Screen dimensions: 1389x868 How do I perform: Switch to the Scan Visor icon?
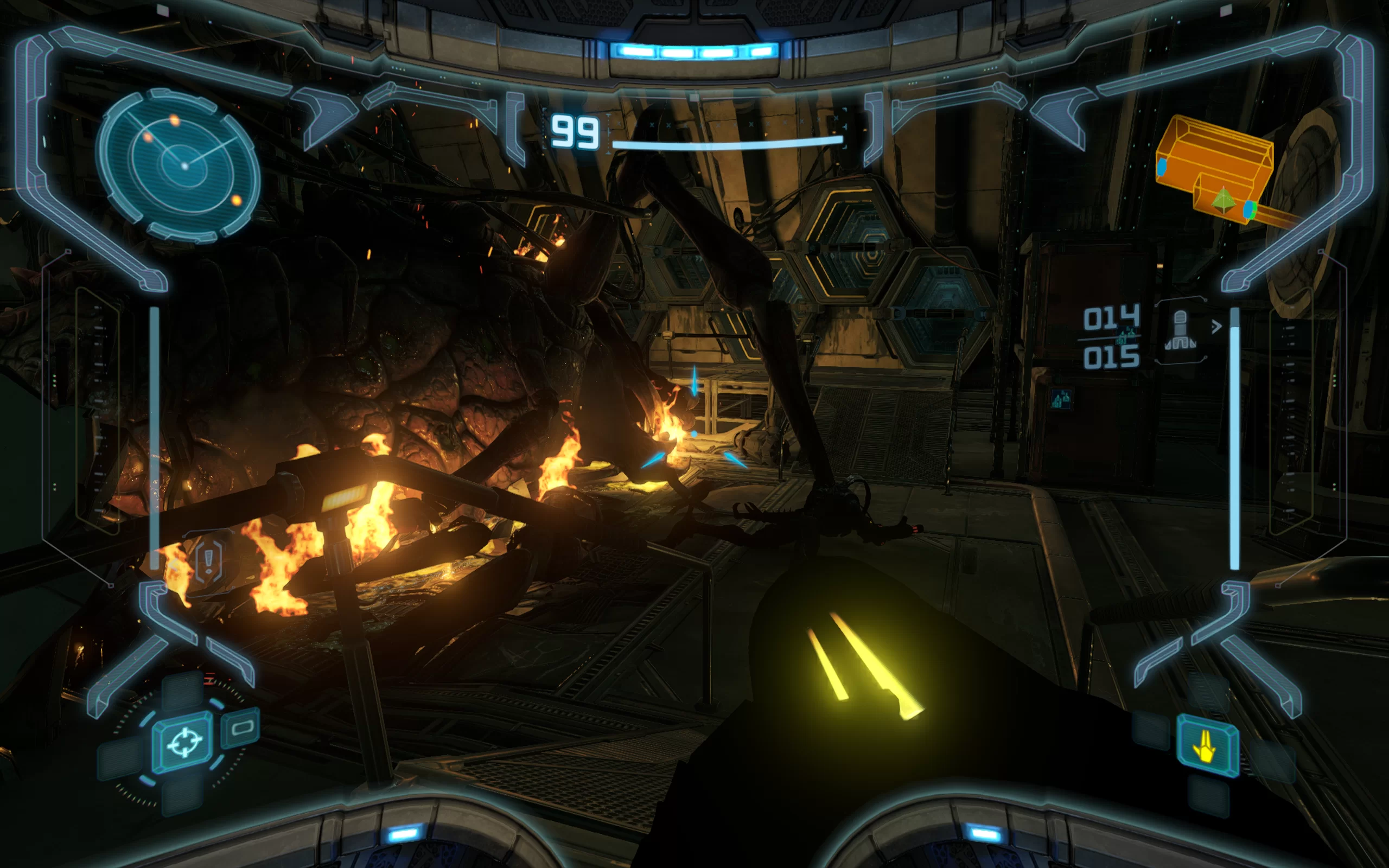click(241, 728)
